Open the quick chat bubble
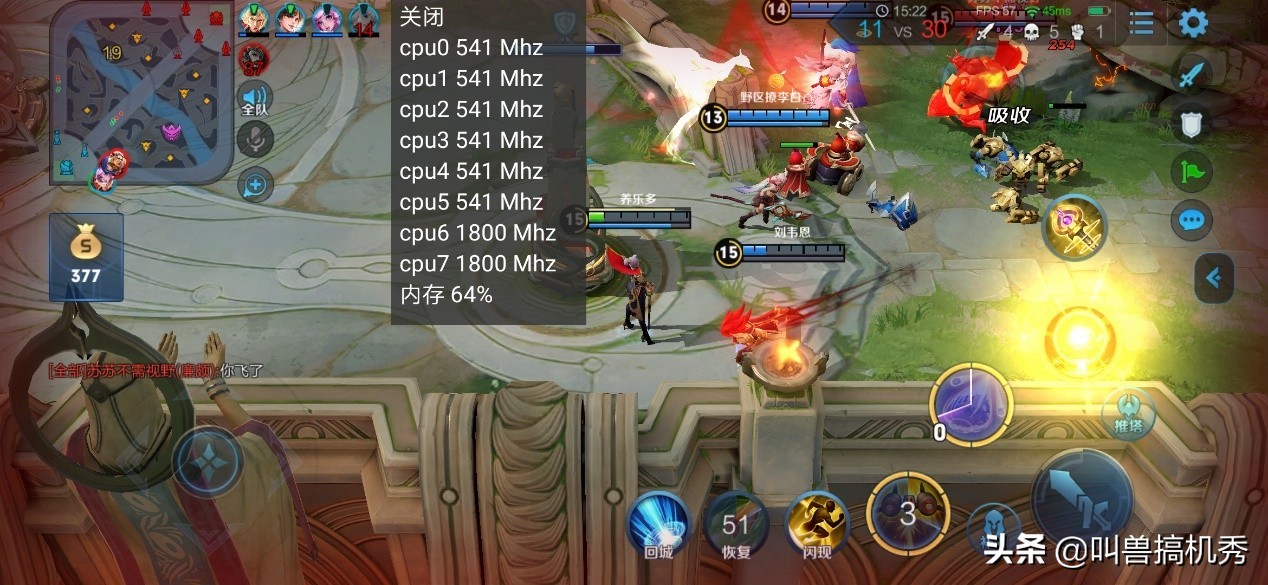The height and width of the screenshot is (585, 1268). click(x=1191, y=220)
